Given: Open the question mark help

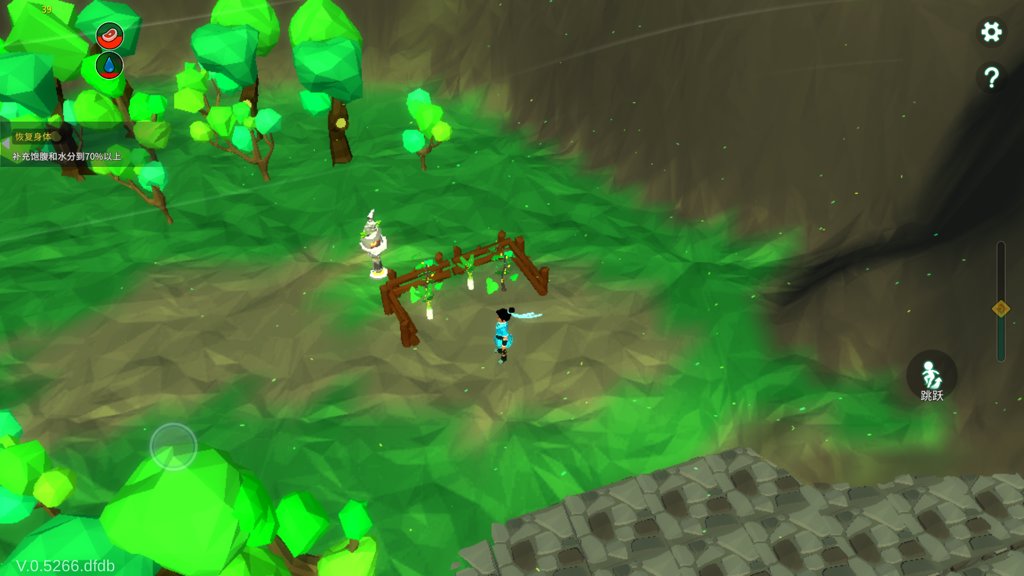Looking at the screenshot, I should (x=991, y=78).
